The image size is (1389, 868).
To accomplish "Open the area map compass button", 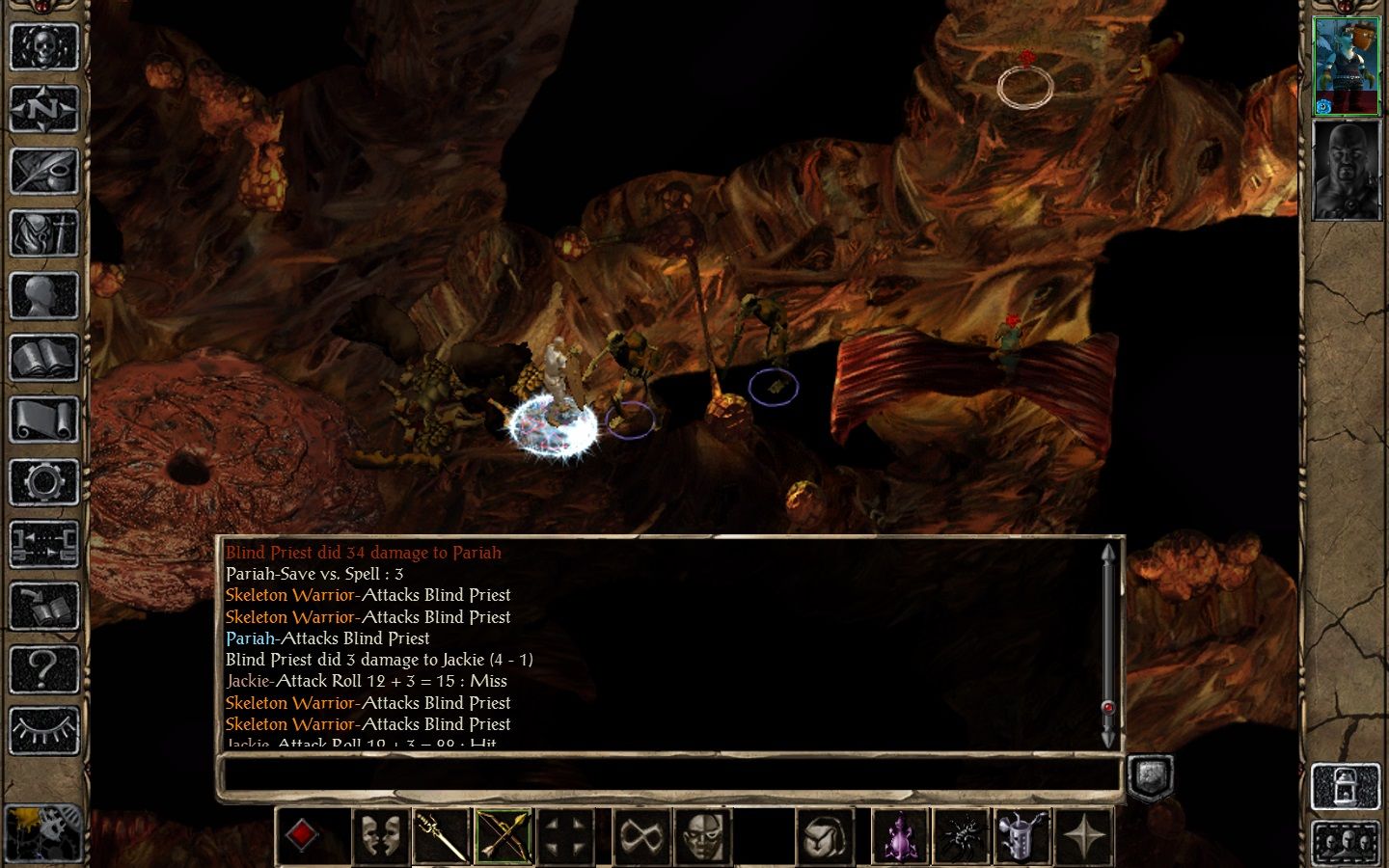I will click(x=43, y=108).
